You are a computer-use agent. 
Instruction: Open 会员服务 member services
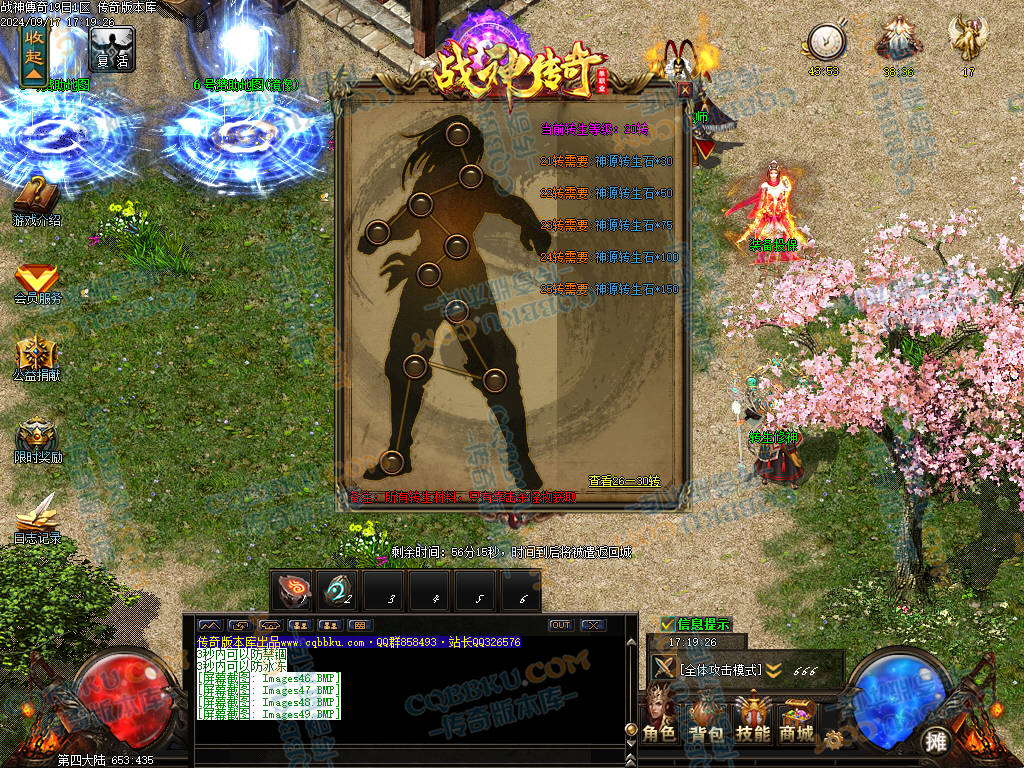(37, 281)
